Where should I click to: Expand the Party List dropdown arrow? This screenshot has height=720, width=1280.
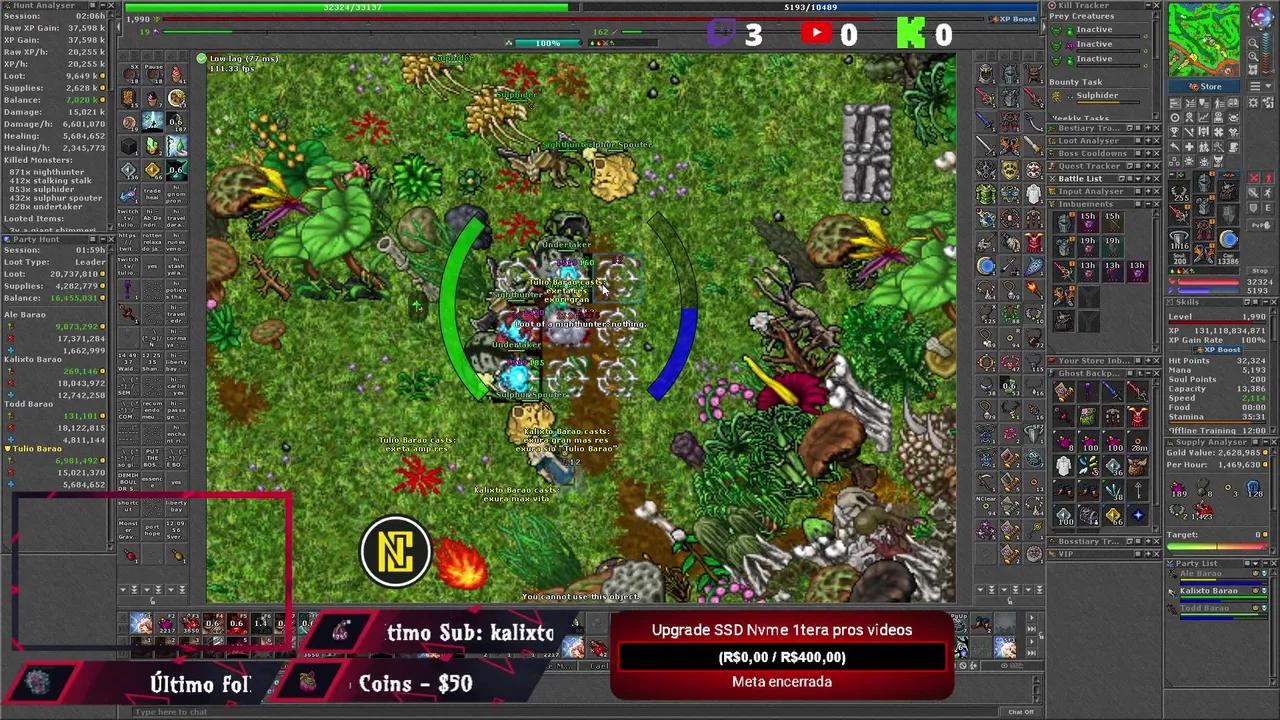click(1255, 563)
